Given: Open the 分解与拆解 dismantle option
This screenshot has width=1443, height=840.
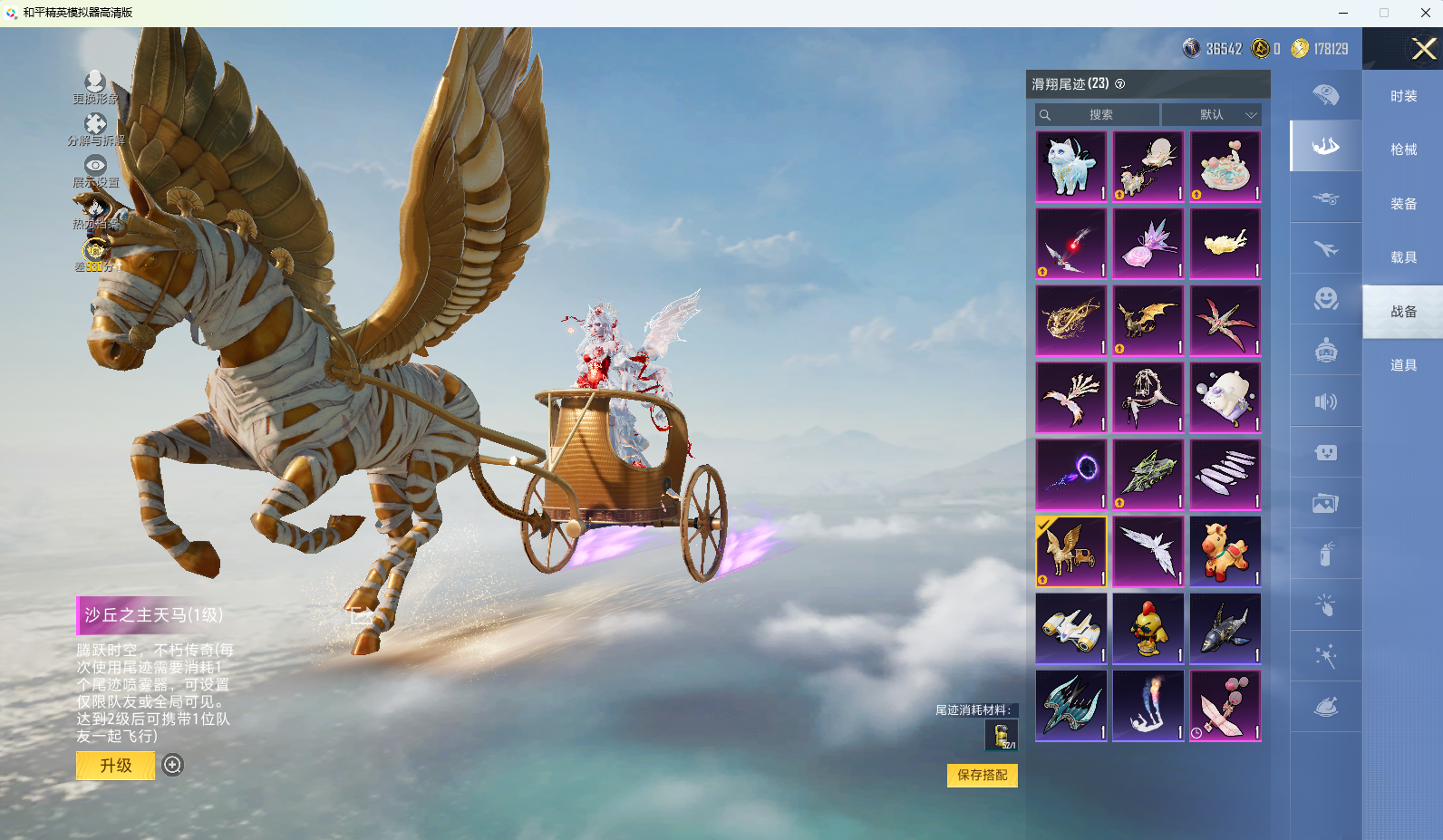Looking at the screenshot, I should (x=95, y=129).
